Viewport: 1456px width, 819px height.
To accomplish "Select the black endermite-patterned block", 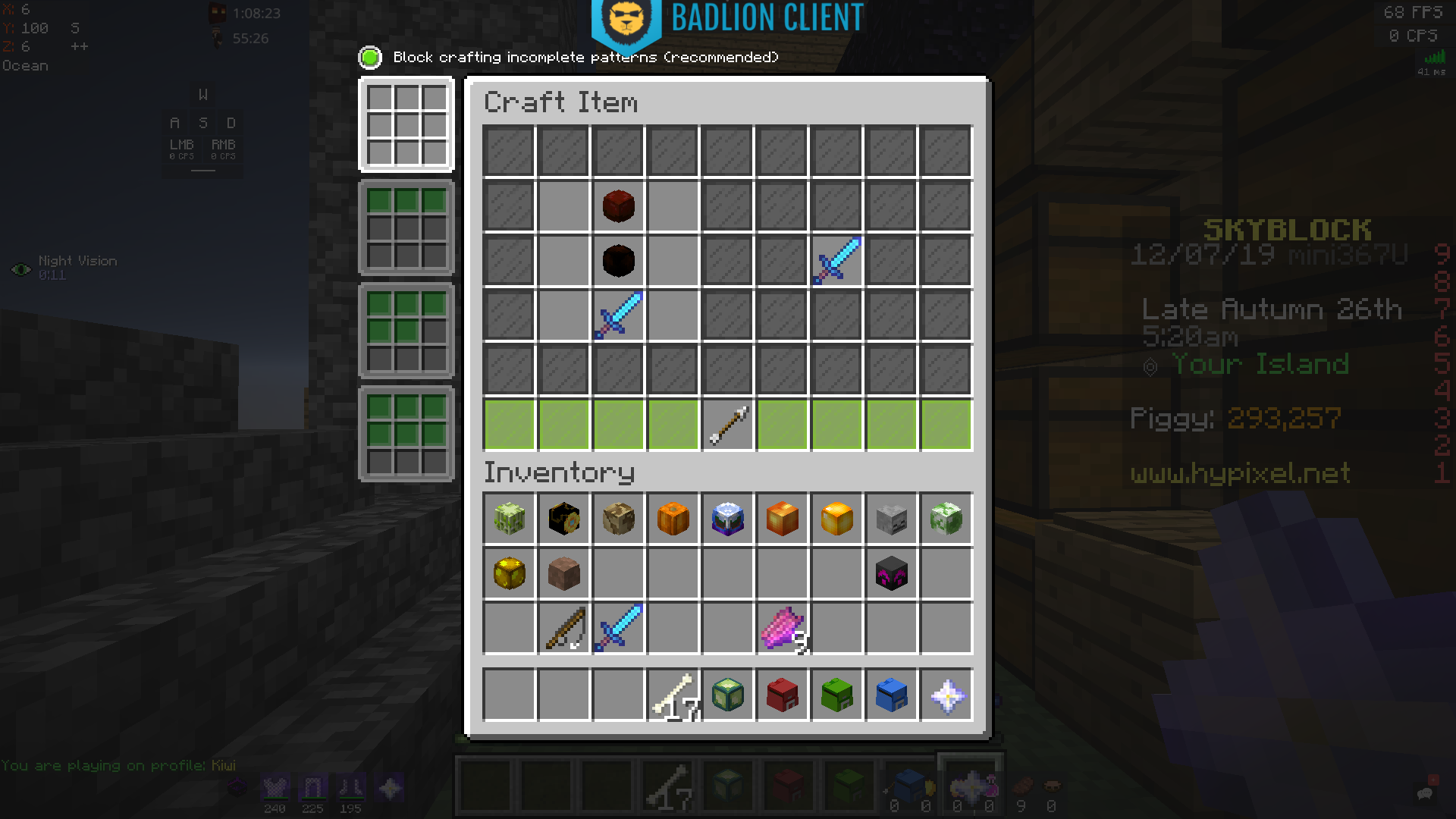I will click(x=891, y=574).
